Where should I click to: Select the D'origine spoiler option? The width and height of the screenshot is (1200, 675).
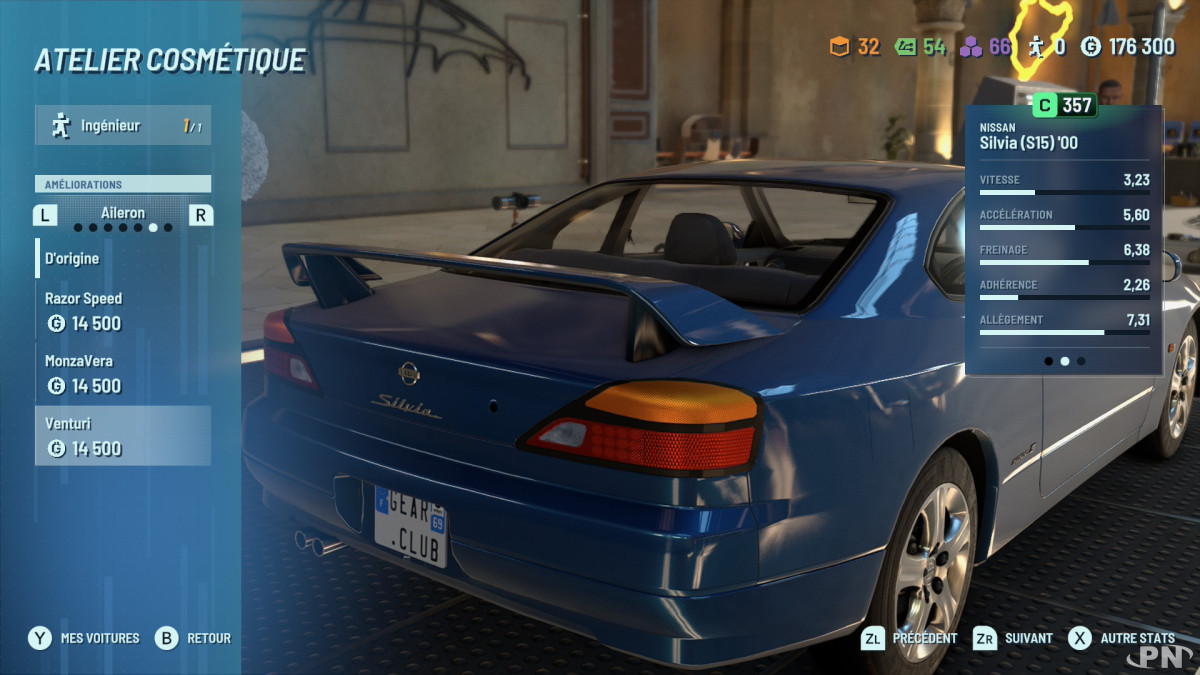click(122, 258)
